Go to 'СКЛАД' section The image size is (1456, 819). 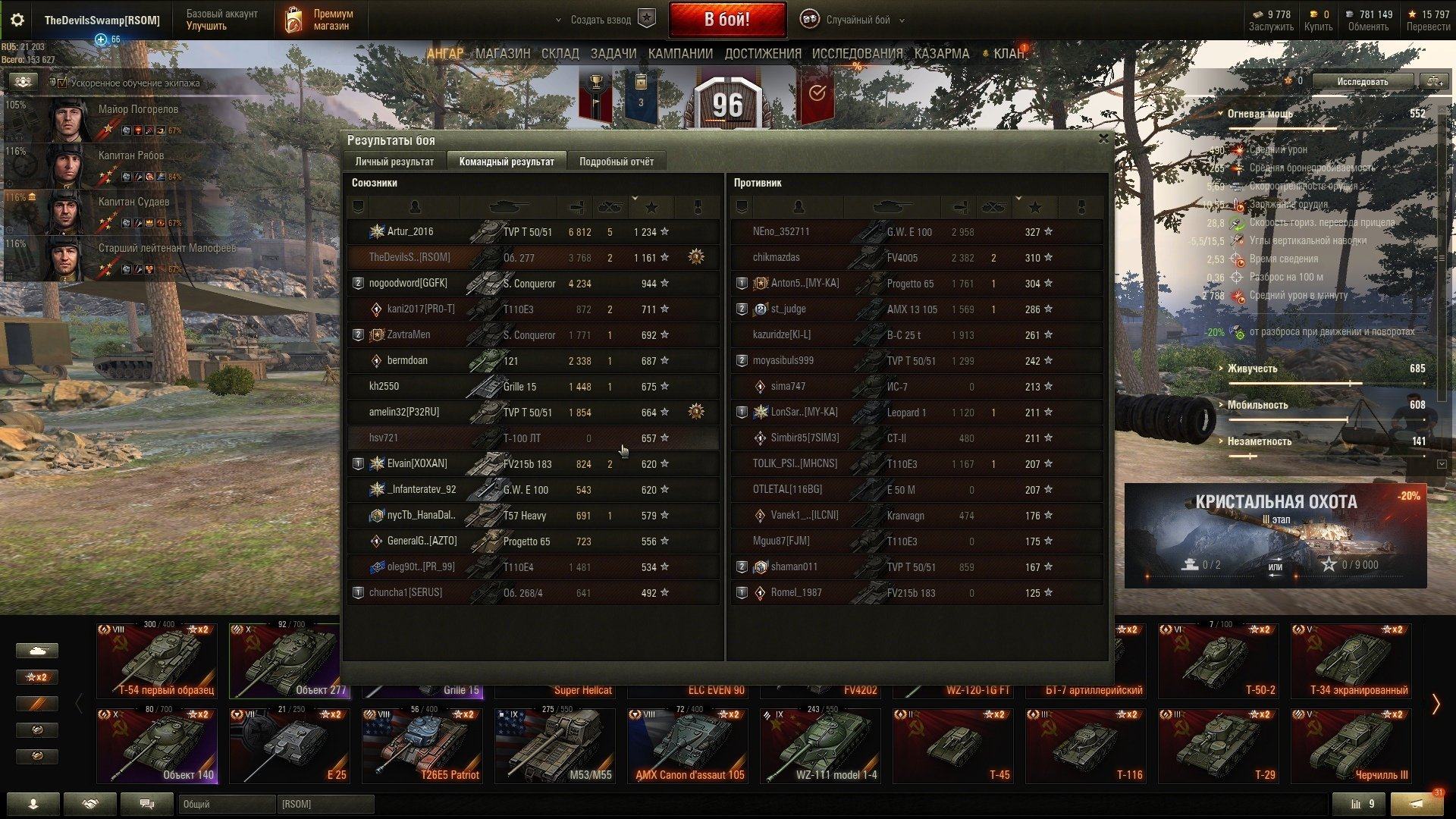[560, 54]
